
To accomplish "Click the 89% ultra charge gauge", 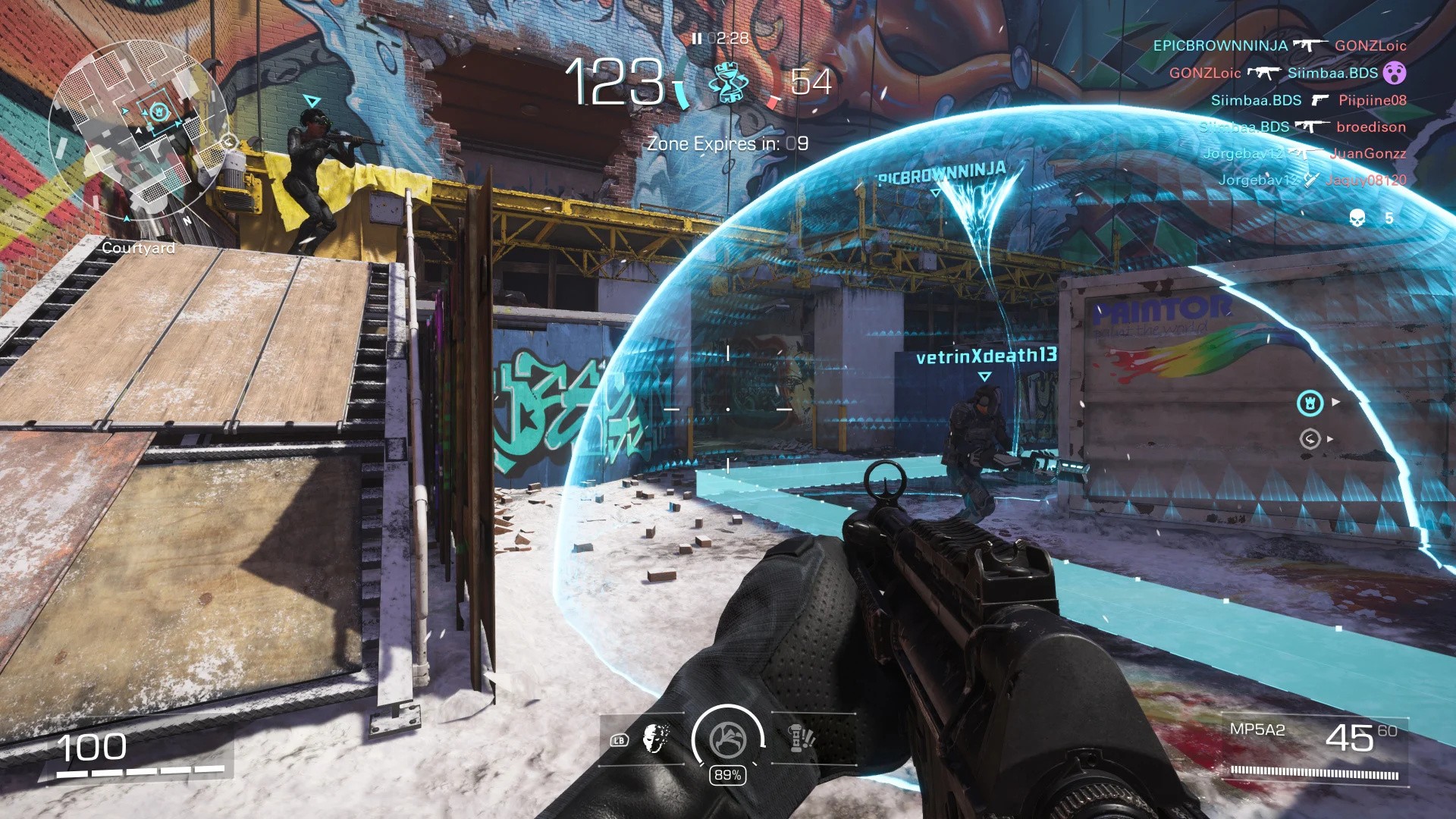I will [729, 775].
